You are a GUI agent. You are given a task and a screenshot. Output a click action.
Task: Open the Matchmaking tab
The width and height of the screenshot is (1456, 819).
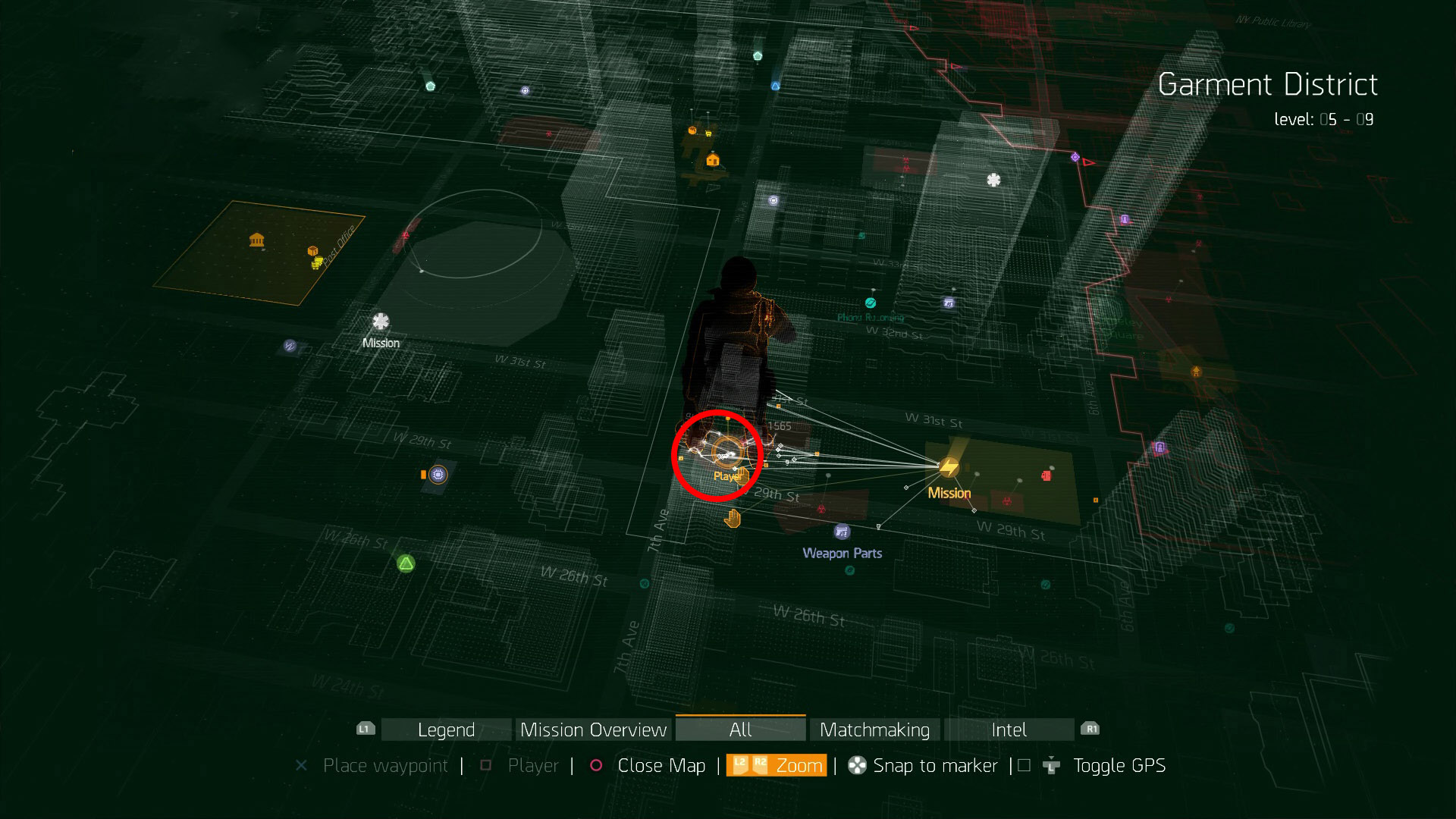[874, 730]
